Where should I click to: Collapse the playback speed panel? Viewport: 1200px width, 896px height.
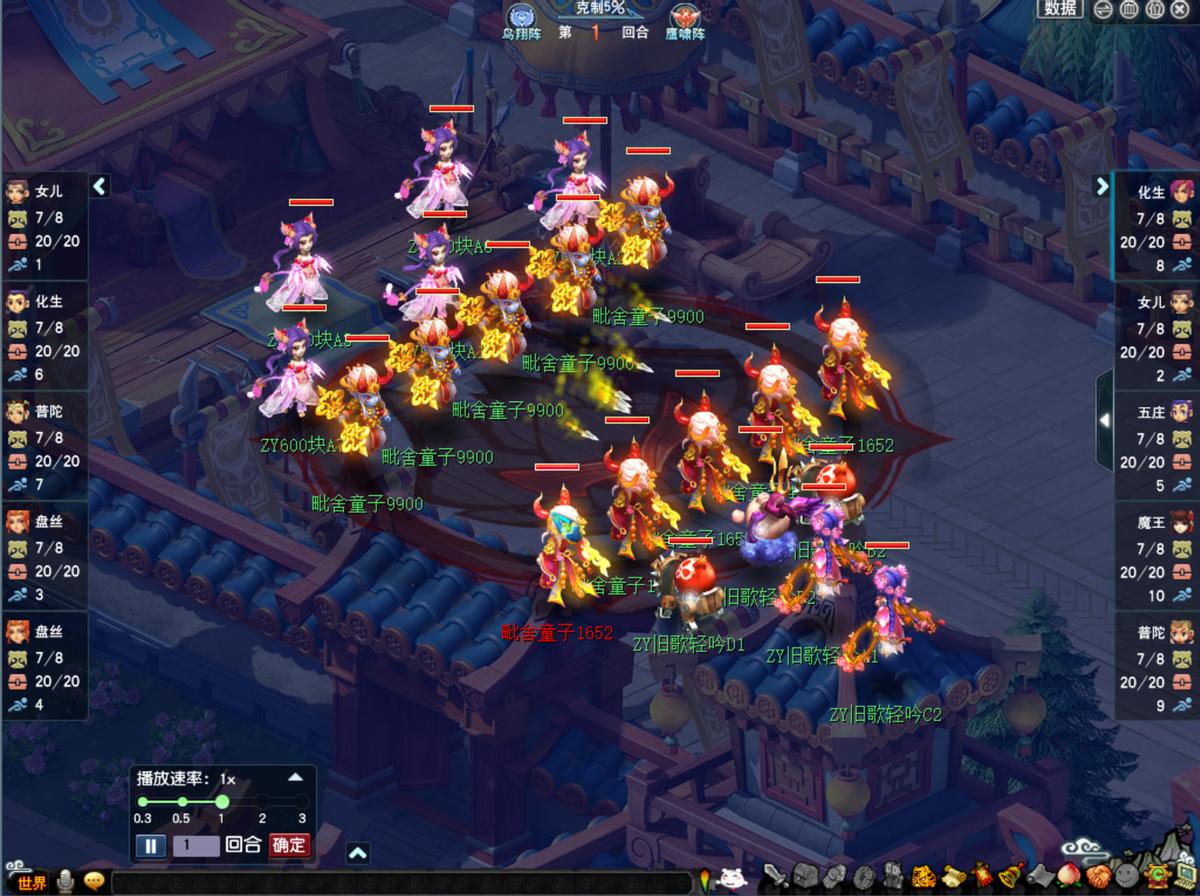(295, 777)
